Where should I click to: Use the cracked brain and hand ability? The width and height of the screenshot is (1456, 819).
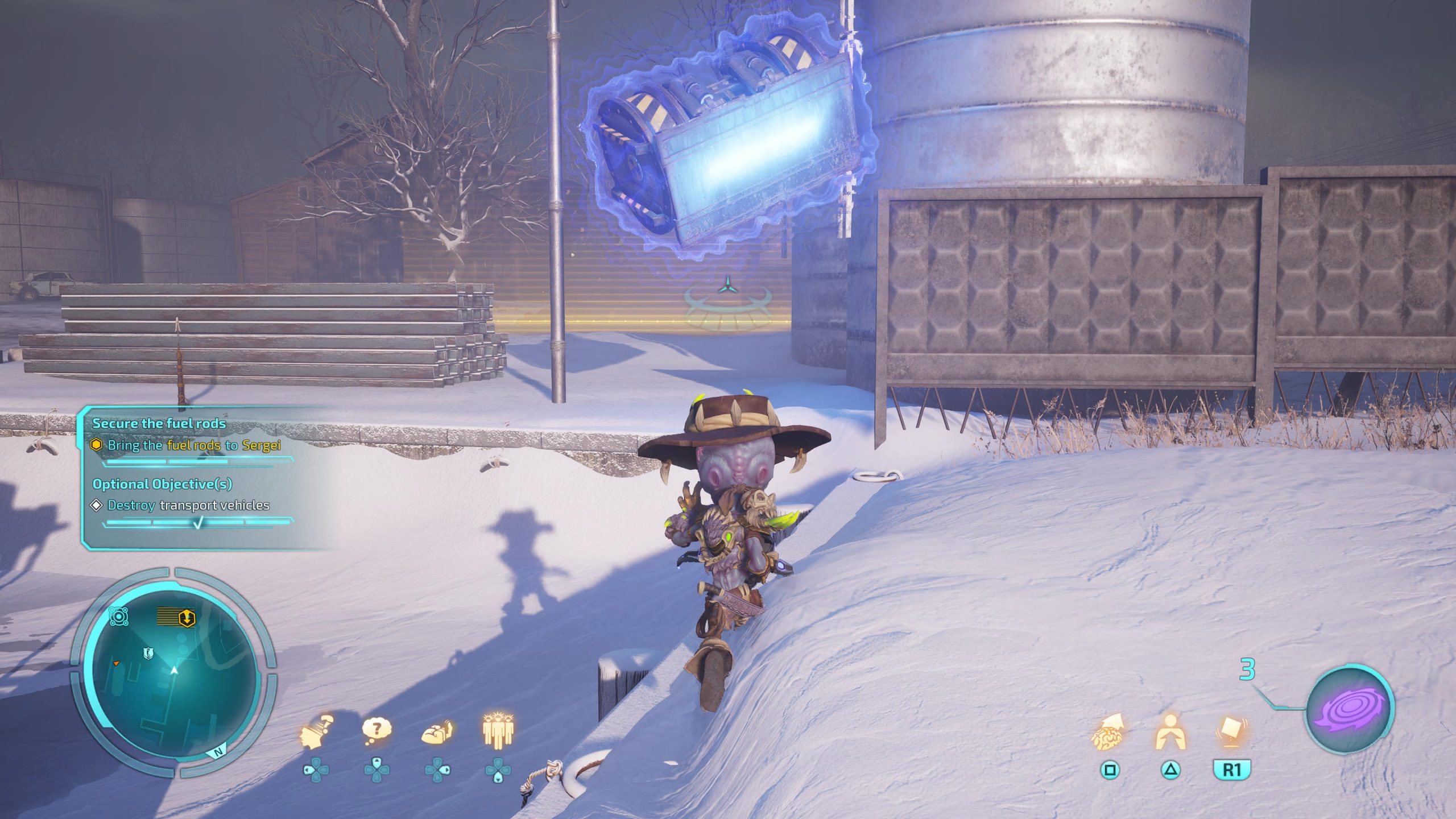coord(437,733)
